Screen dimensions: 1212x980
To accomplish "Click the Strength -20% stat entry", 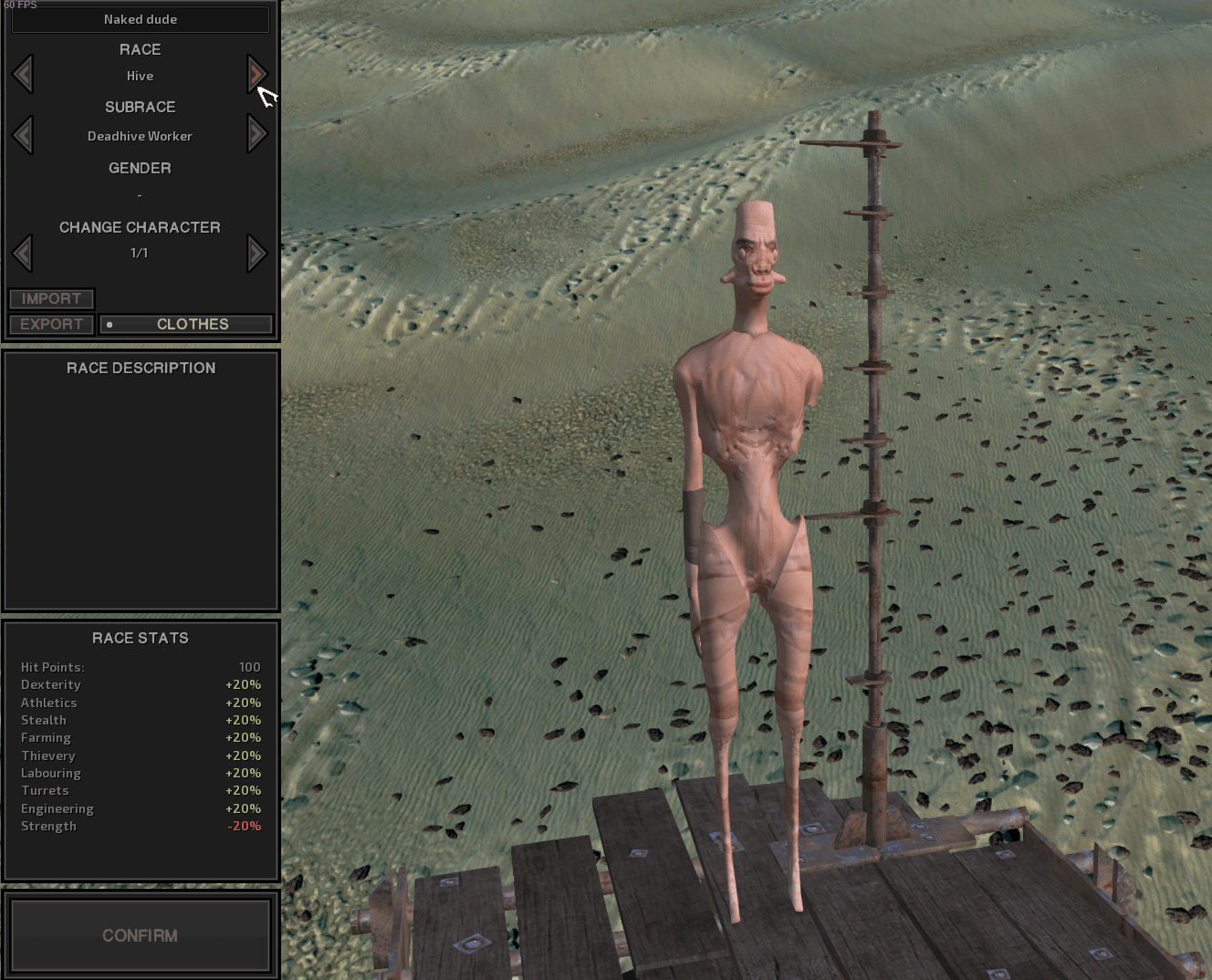I will pos(140,826).
